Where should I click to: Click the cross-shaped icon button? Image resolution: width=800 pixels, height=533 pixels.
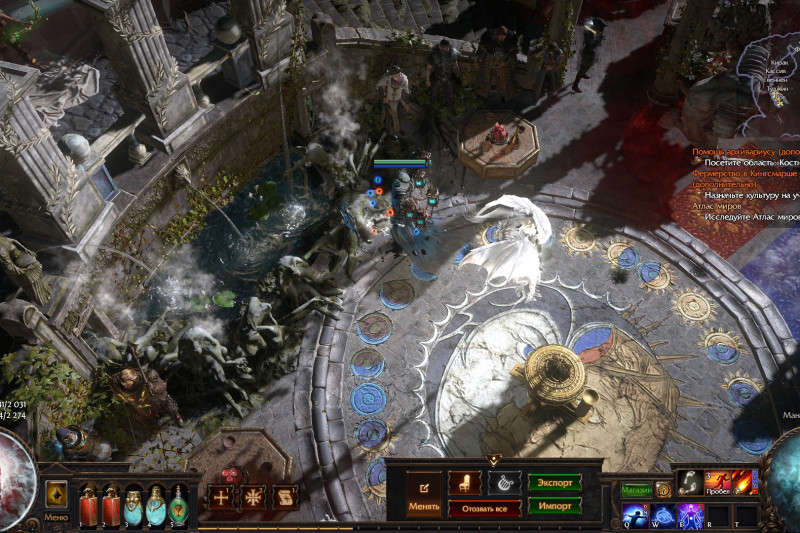click(x=220, y=497)
